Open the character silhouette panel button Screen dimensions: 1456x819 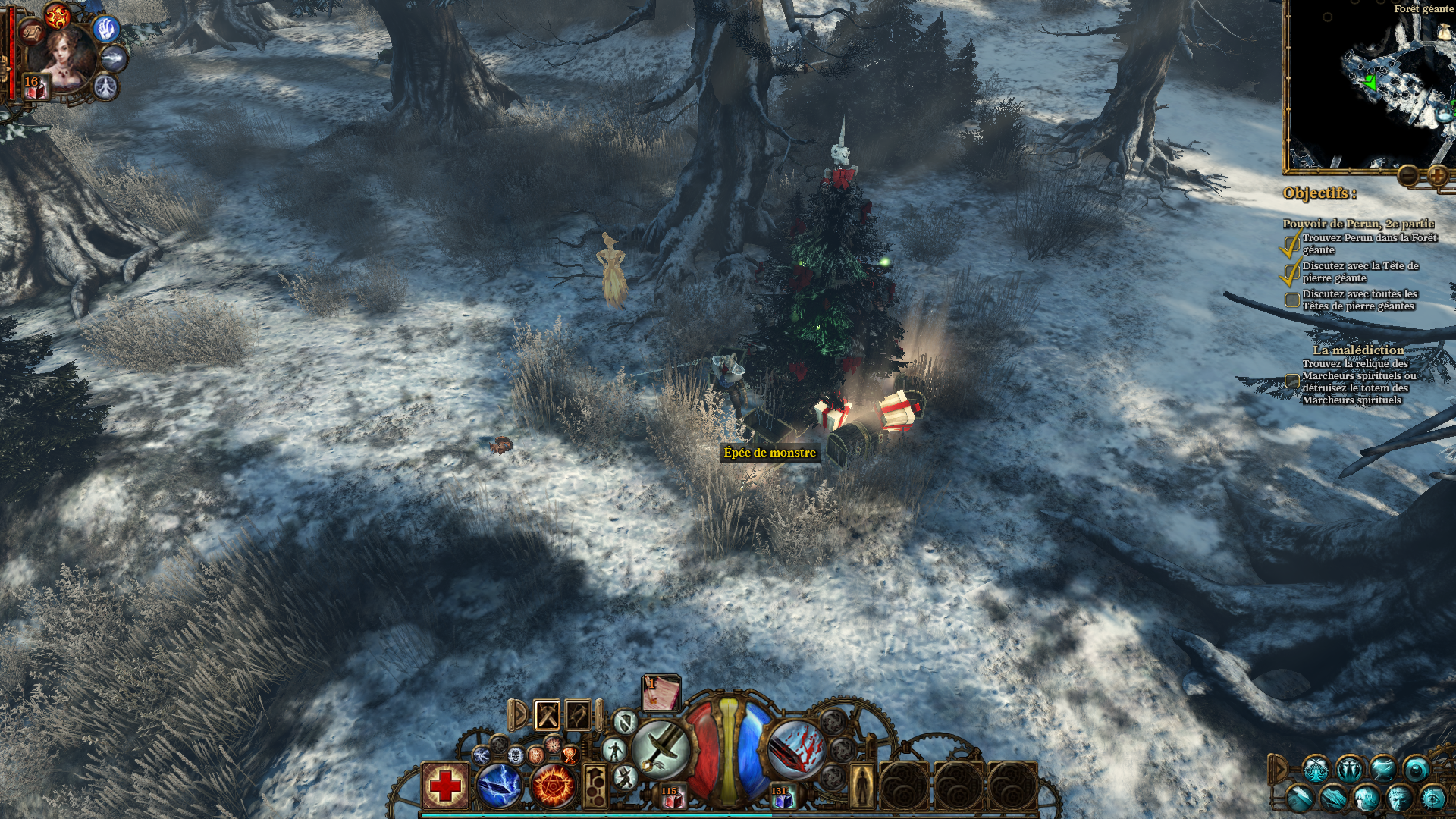(x=861, y=786)
